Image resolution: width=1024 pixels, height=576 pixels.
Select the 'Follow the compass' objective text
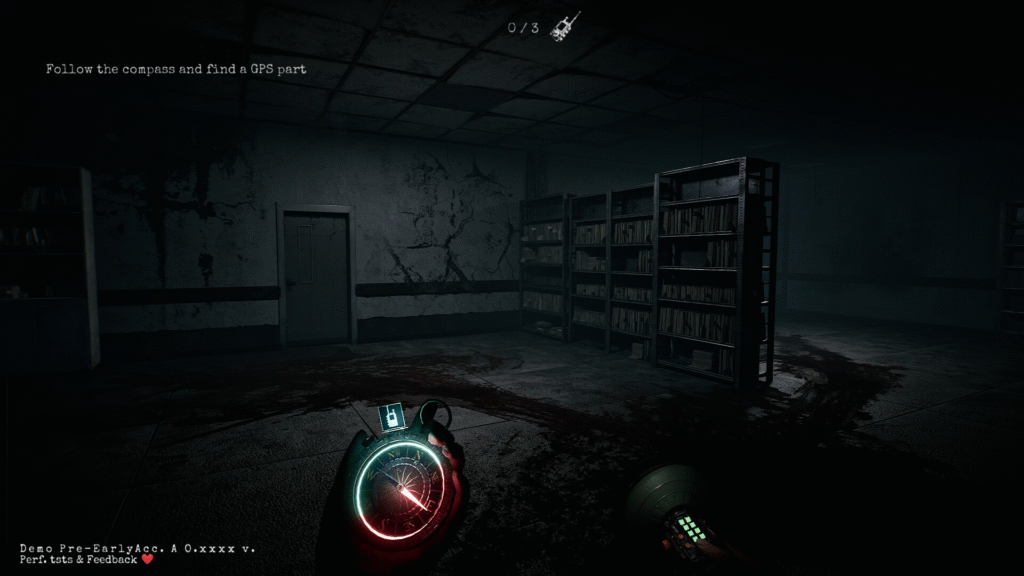(176, 69)
